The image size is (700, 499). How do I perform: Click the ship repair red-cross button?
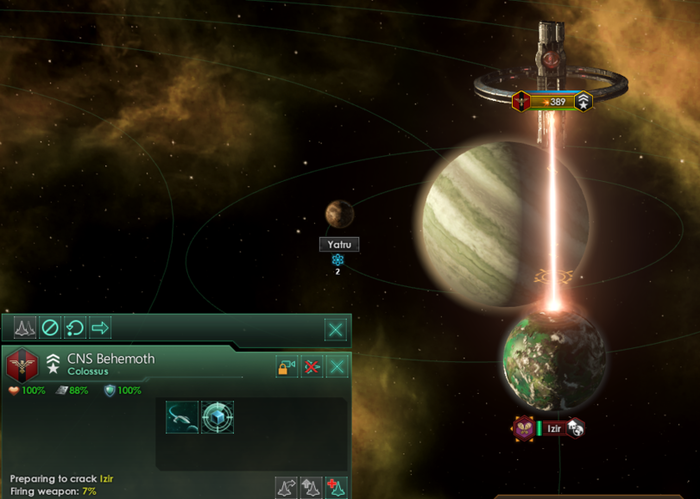337,487
